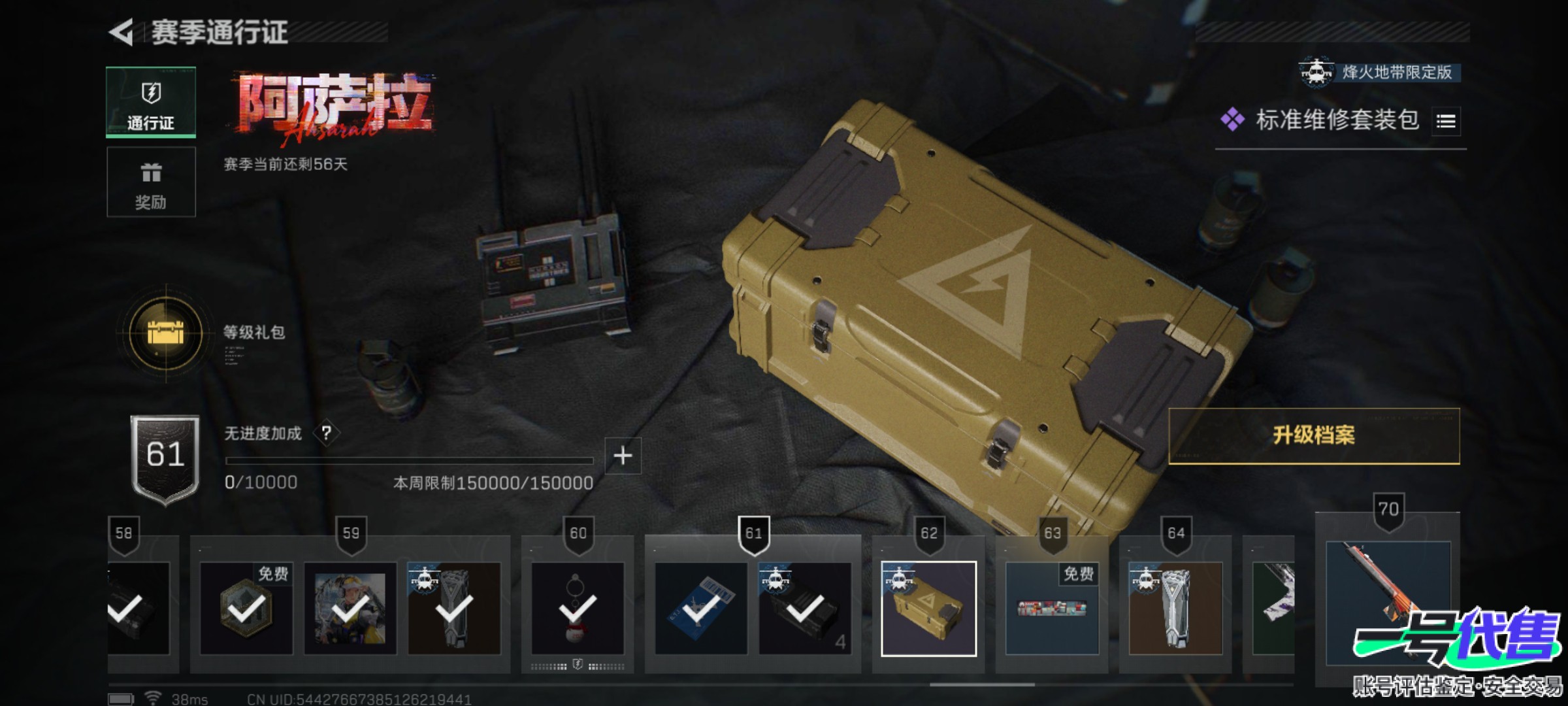Open the list icon beside 标准维修套装包
Viewport: 1568px width, 706px height.
tap(1445, 121)
